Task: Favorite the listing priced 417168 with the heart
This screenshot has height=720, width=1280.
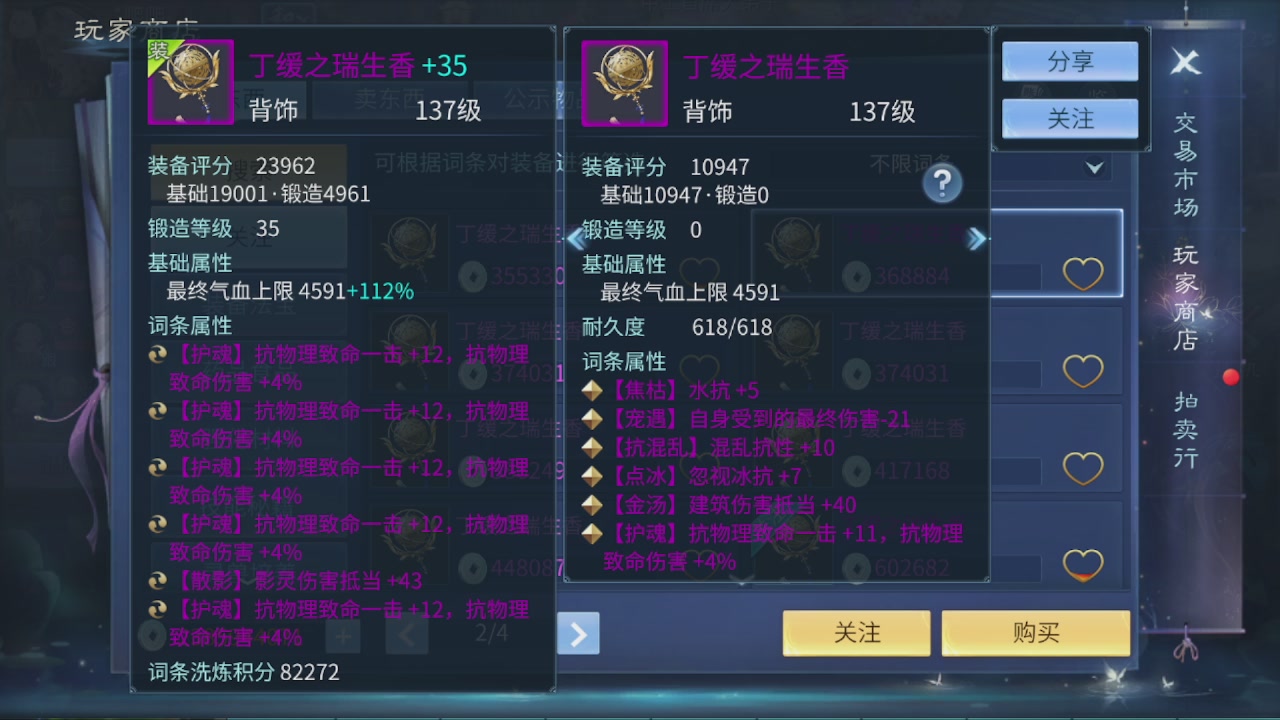Action: point(1083,470)
